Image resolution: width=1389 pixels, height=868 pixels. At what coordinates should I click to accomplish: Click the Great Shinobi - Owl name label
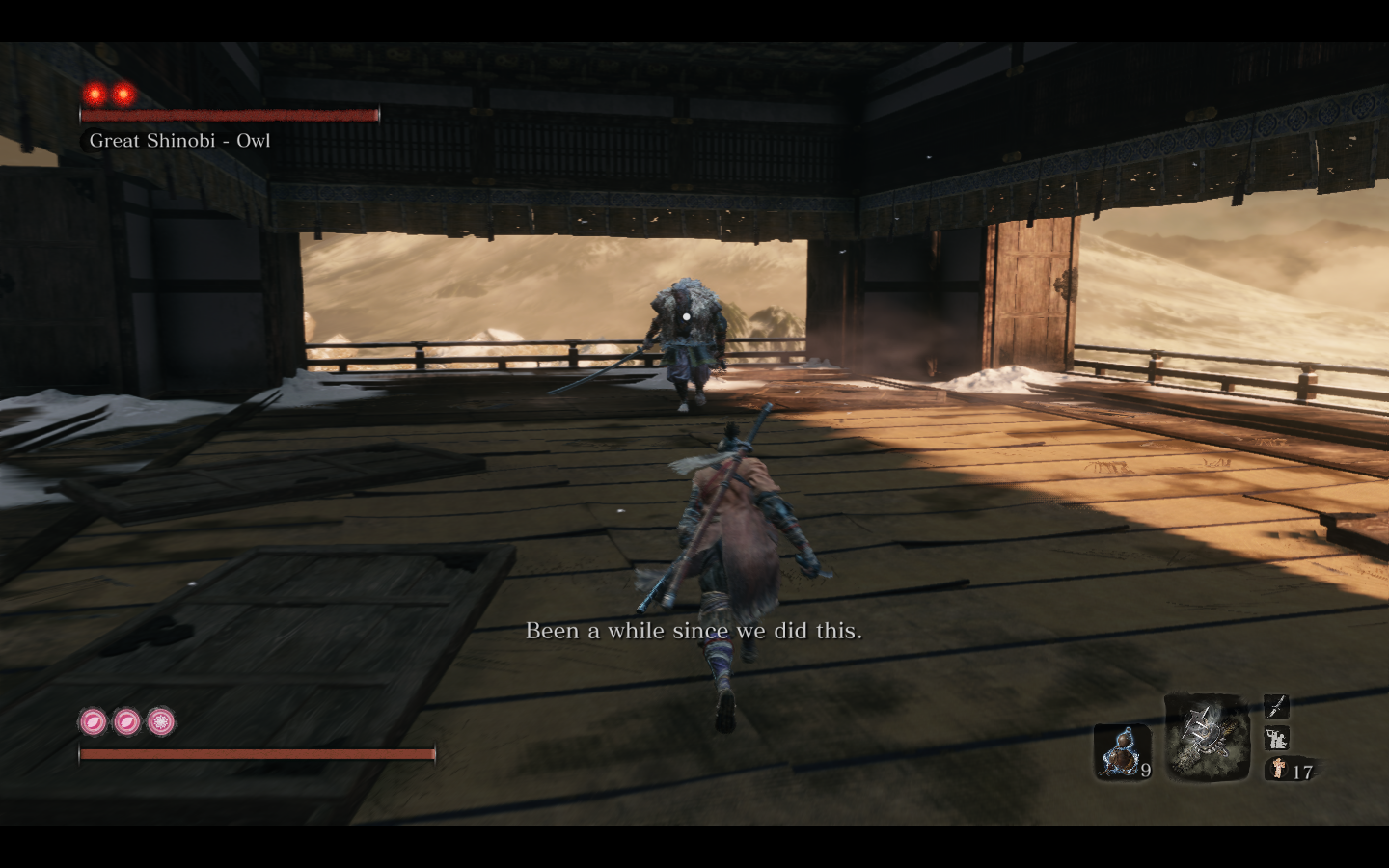tap(178, 141)
